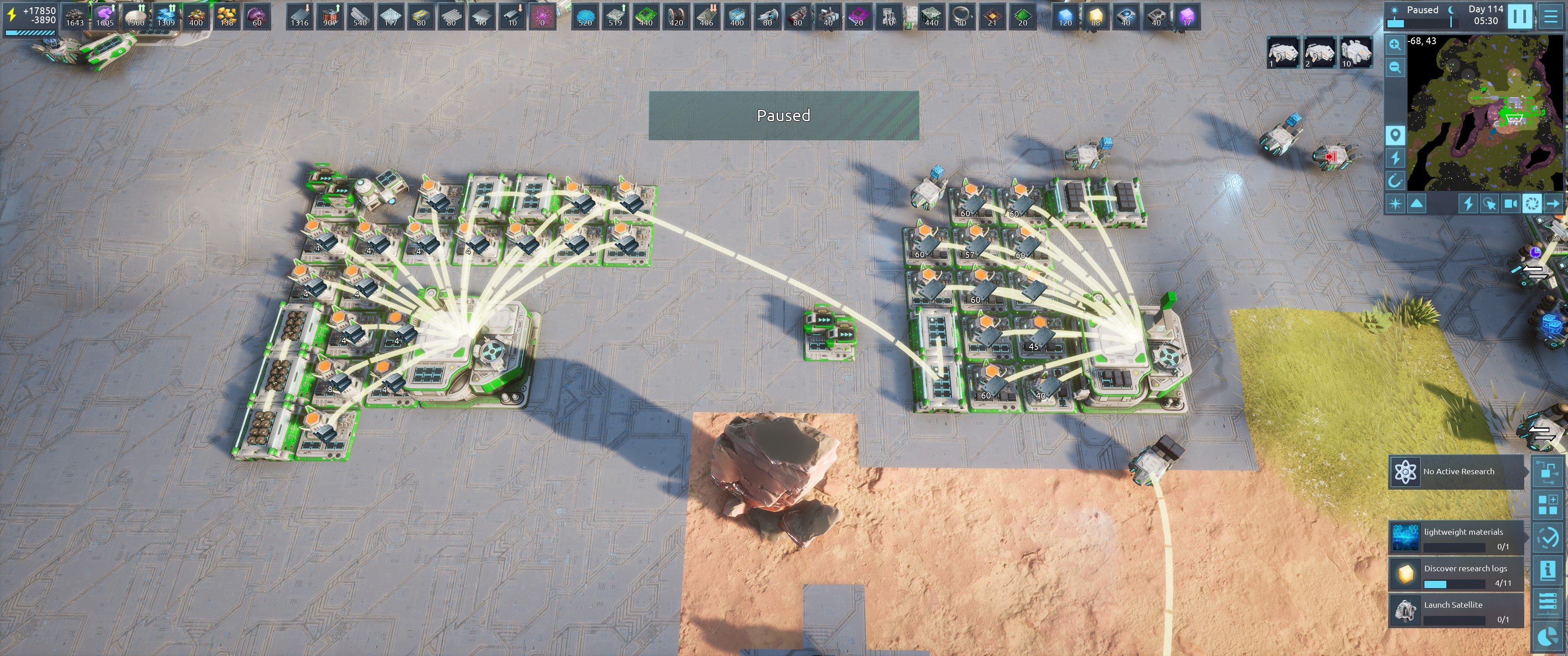The height and width of the screenshot is (656, 1568).
Task: Open the info book encyclopedia button
Action: [1547, 570]
